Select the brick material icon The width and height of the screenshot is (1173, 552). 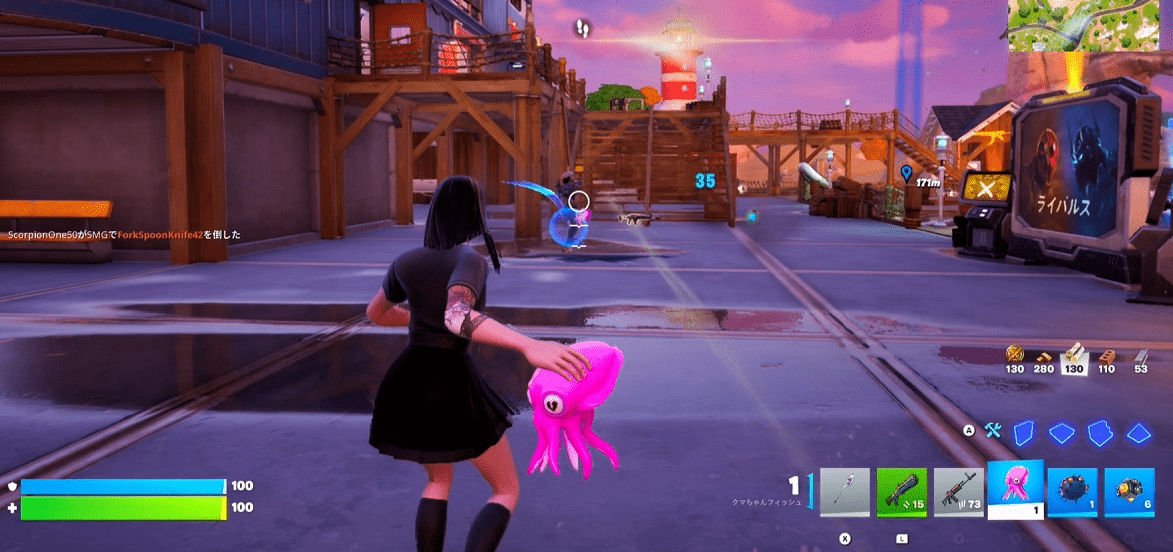(1106, 354)
